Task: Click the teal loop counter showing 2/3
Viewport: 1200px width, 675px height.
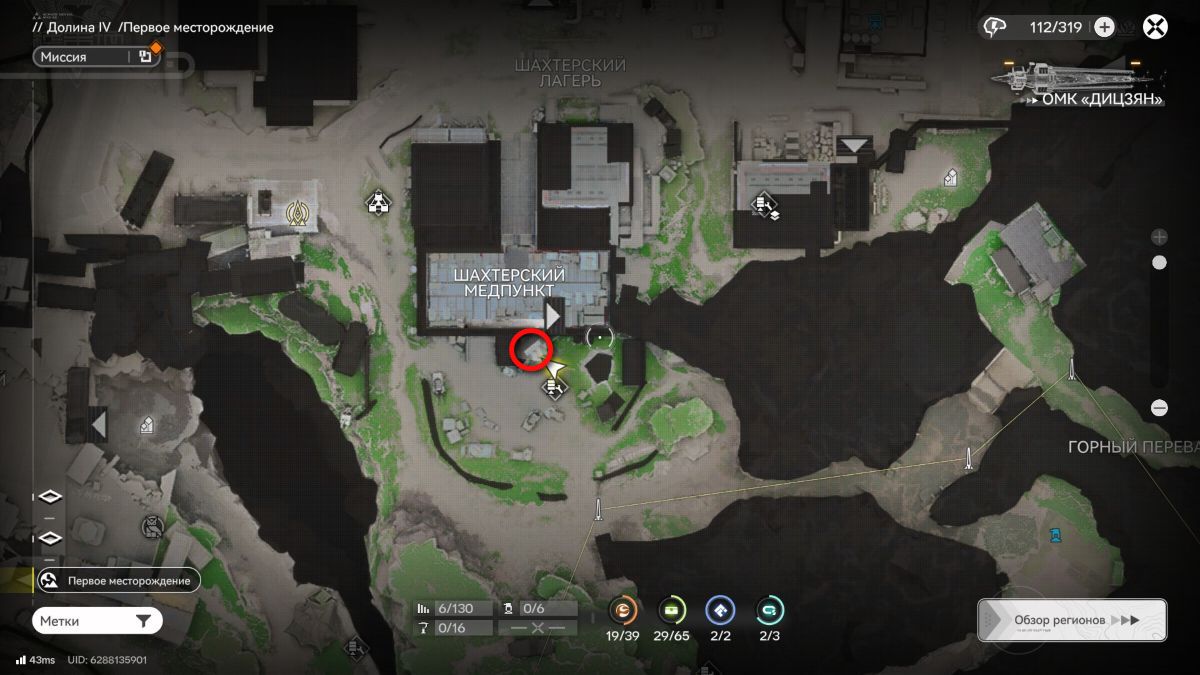Action: 770,610
